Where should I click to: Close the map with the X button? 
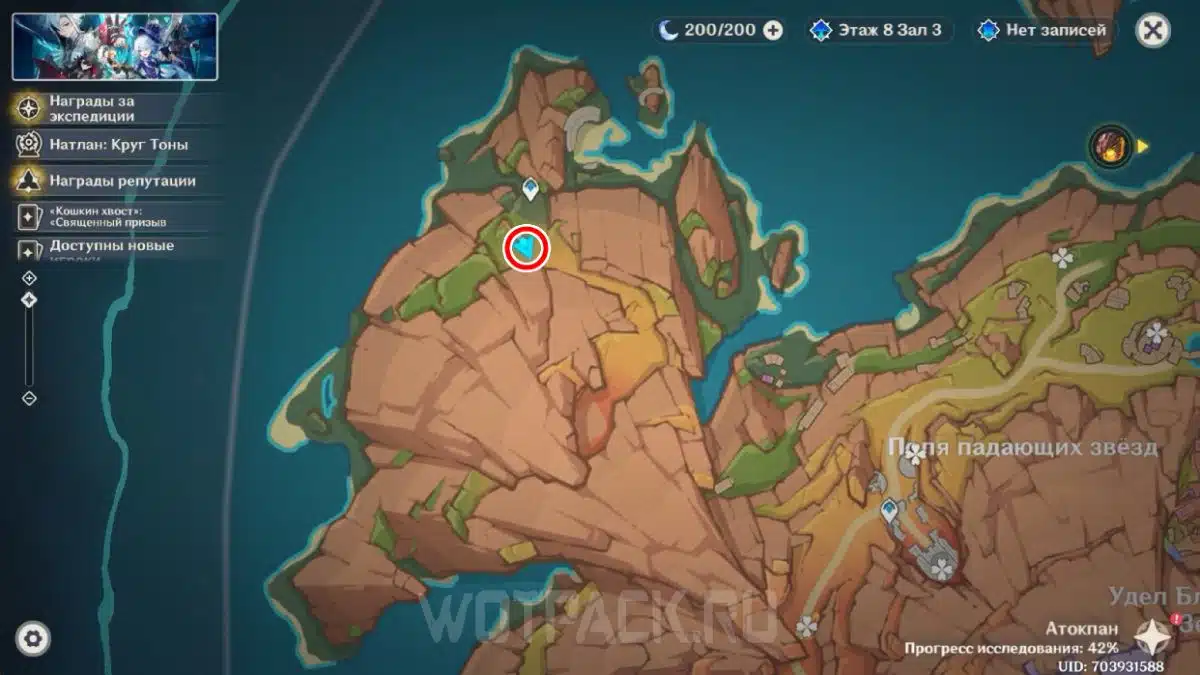tap(1153, 30)
